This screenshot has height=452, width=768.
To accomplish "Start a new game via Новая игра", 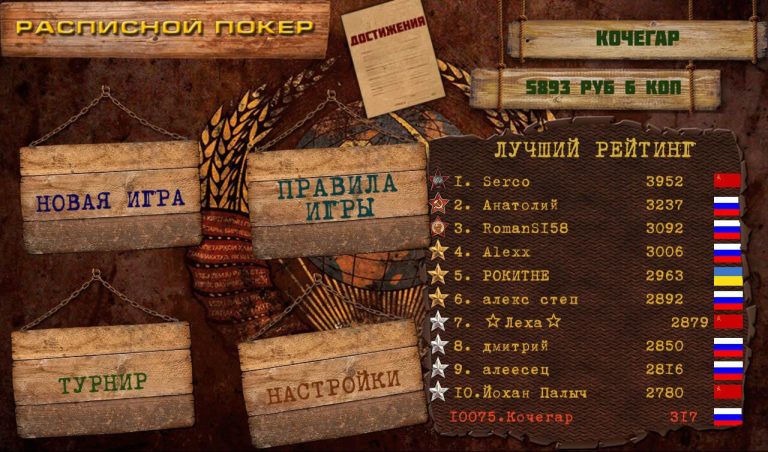I will tap(111, 198).
